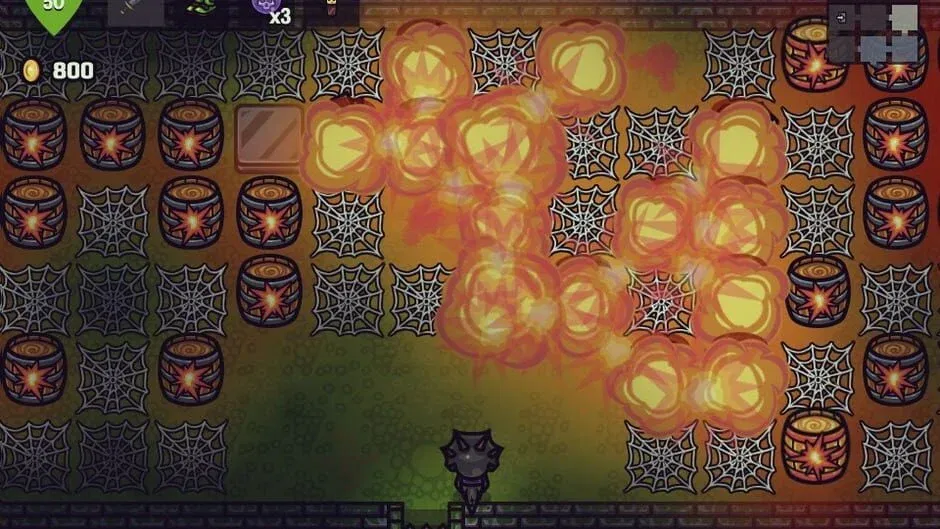Open the dungeon room minimap
The image size is (940, 529).
pos(873,32)
